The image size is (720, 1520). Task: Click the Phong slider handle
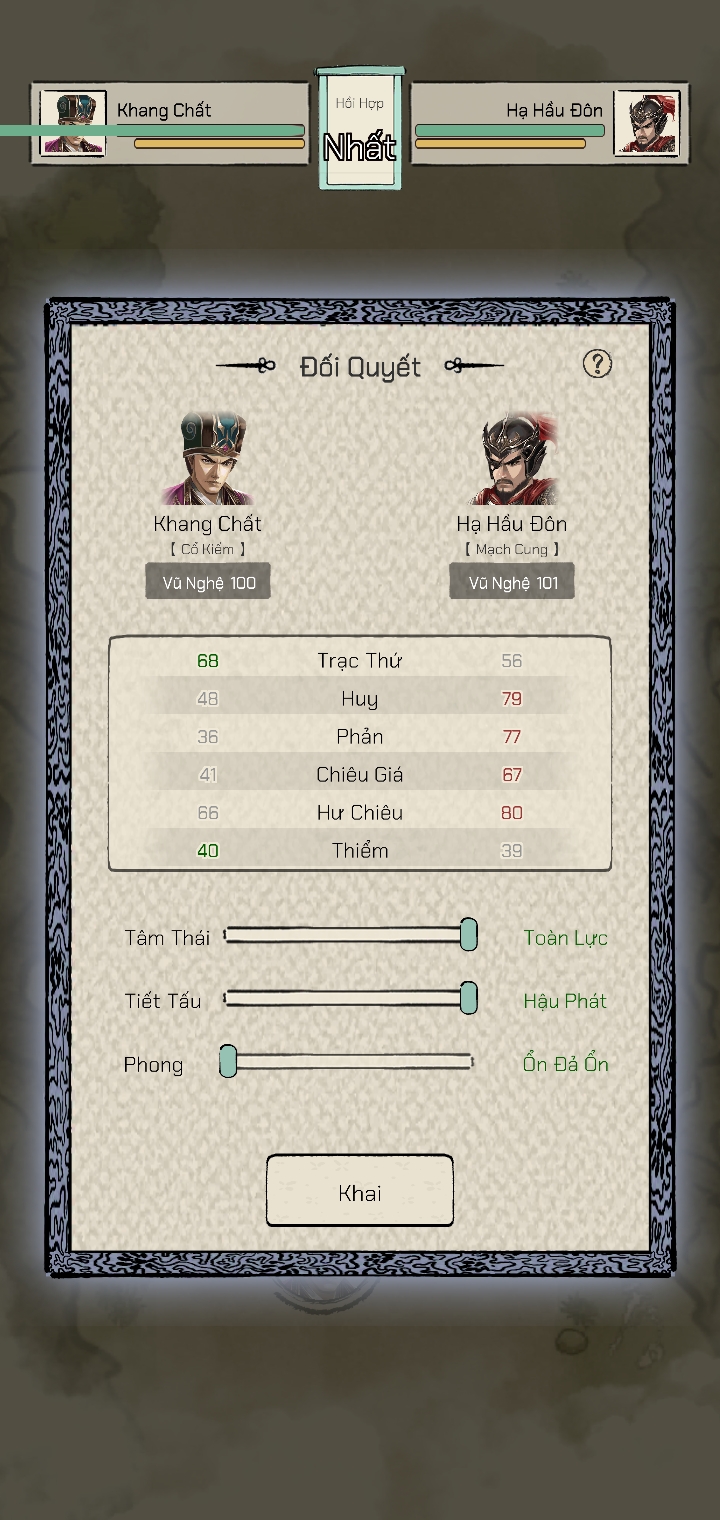click(x=228, y=1062)
